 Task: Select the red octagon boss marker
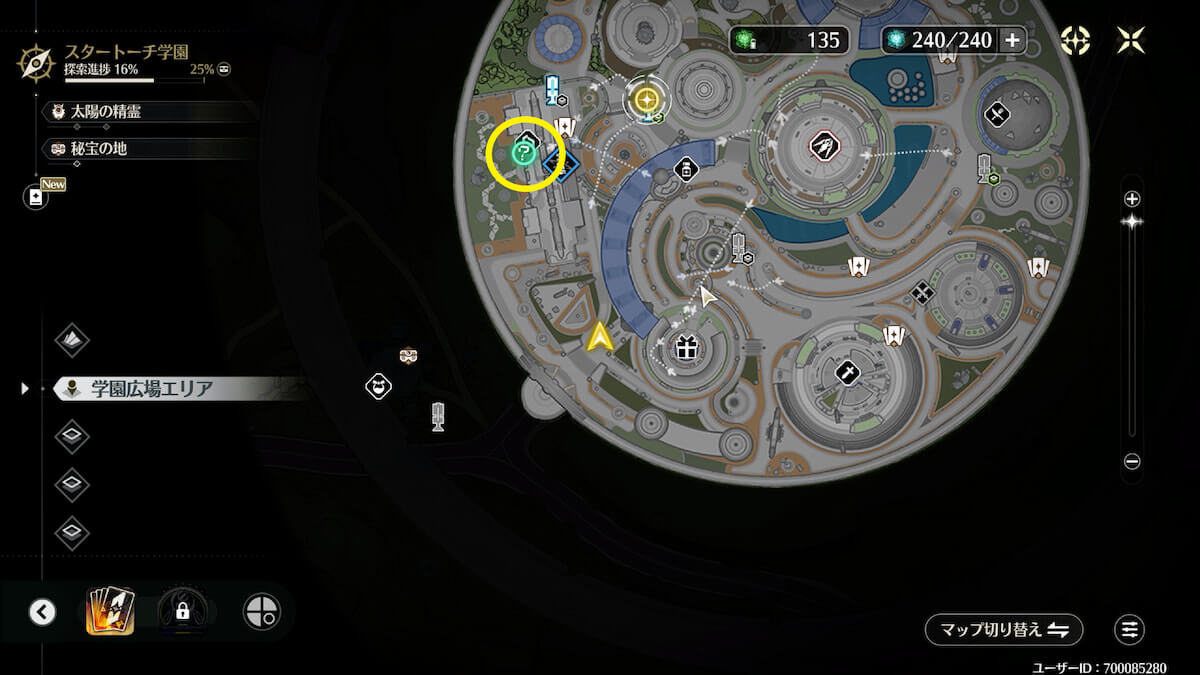[823, 146]
